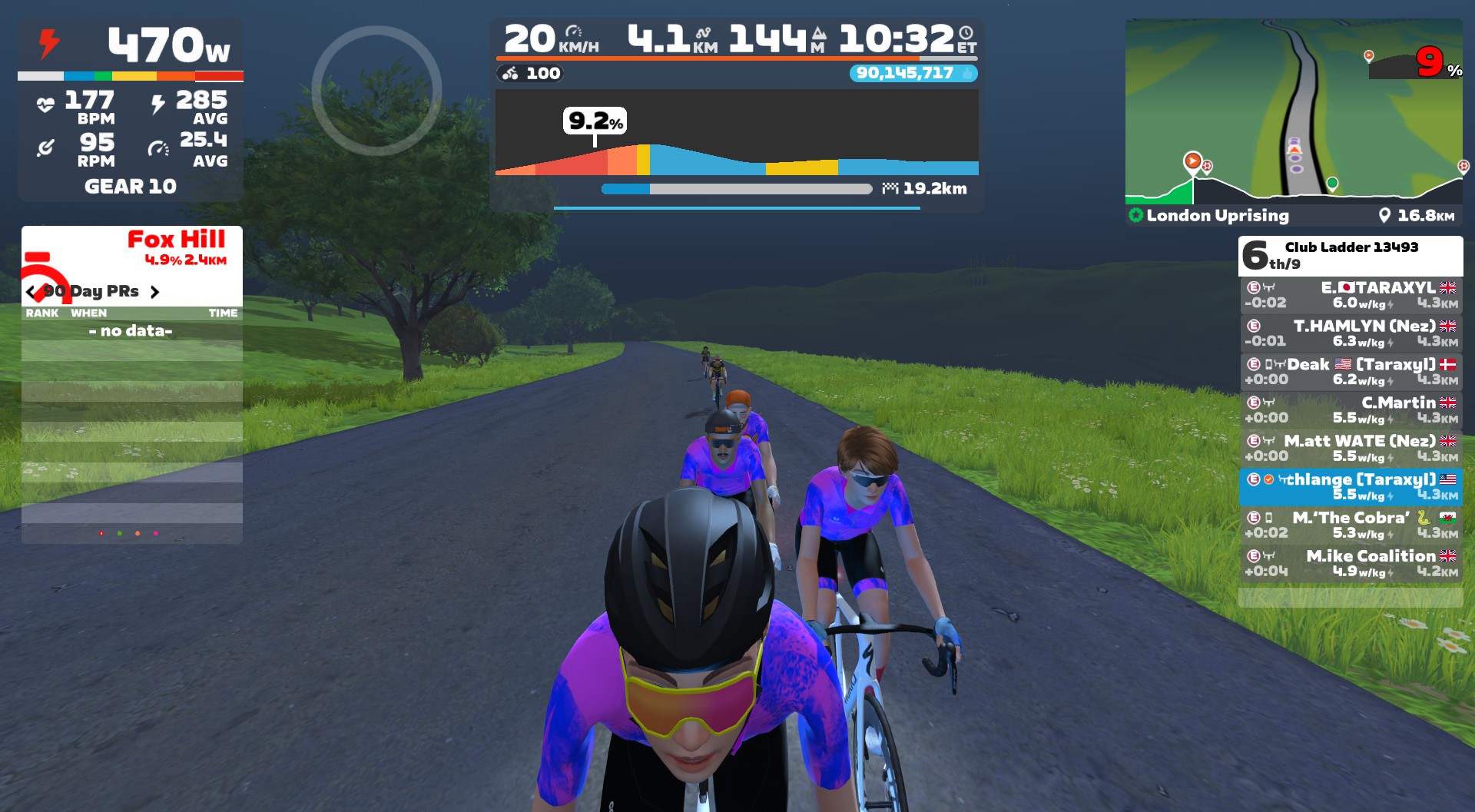Choose rider Deak [Taraxyl] from the list
This screenshot has width=1475, height=812.
pos(1350,372)
